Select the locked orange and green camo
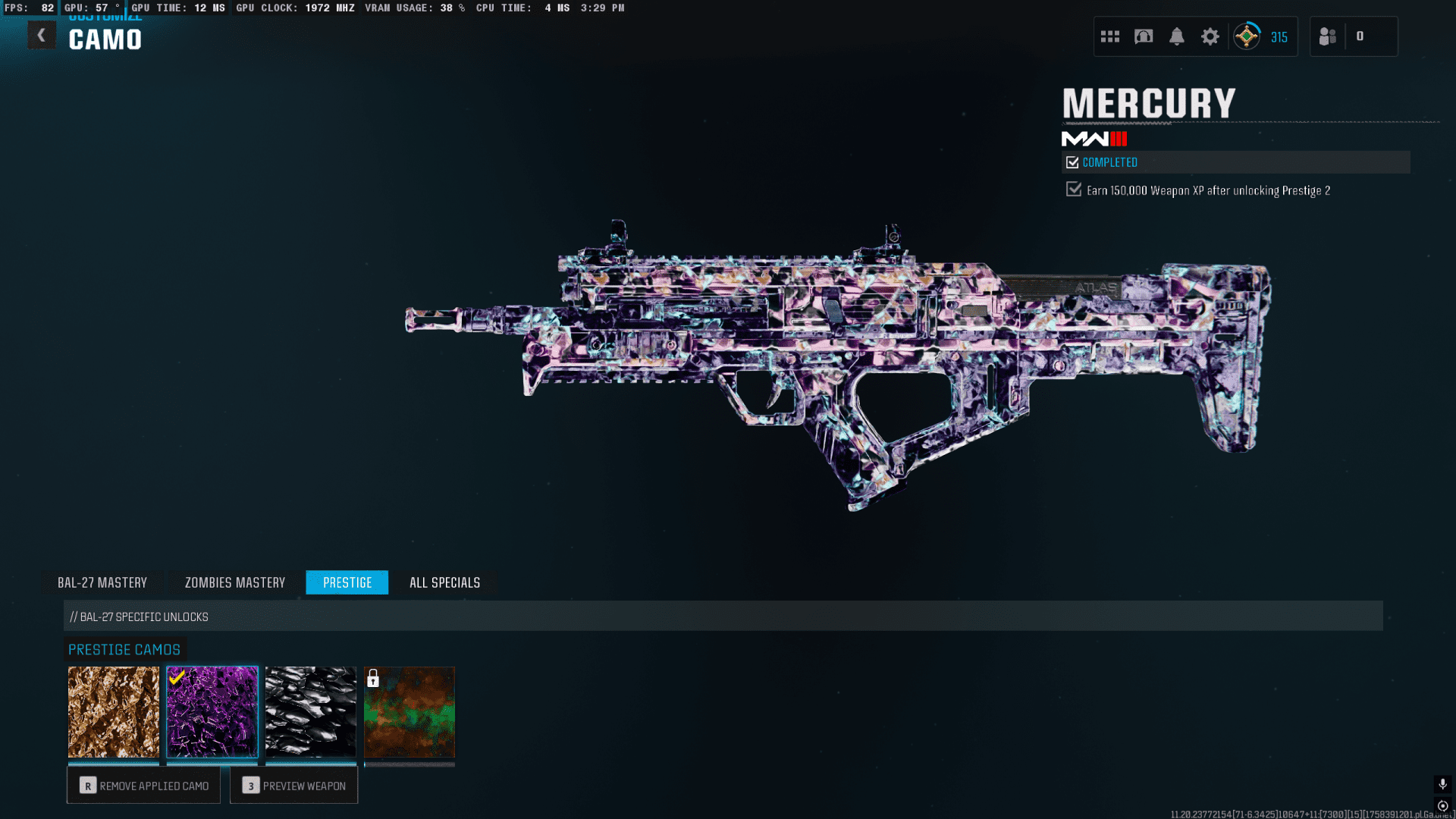The height and width of the screenshot is (819, 1456). tap(409, 712)
